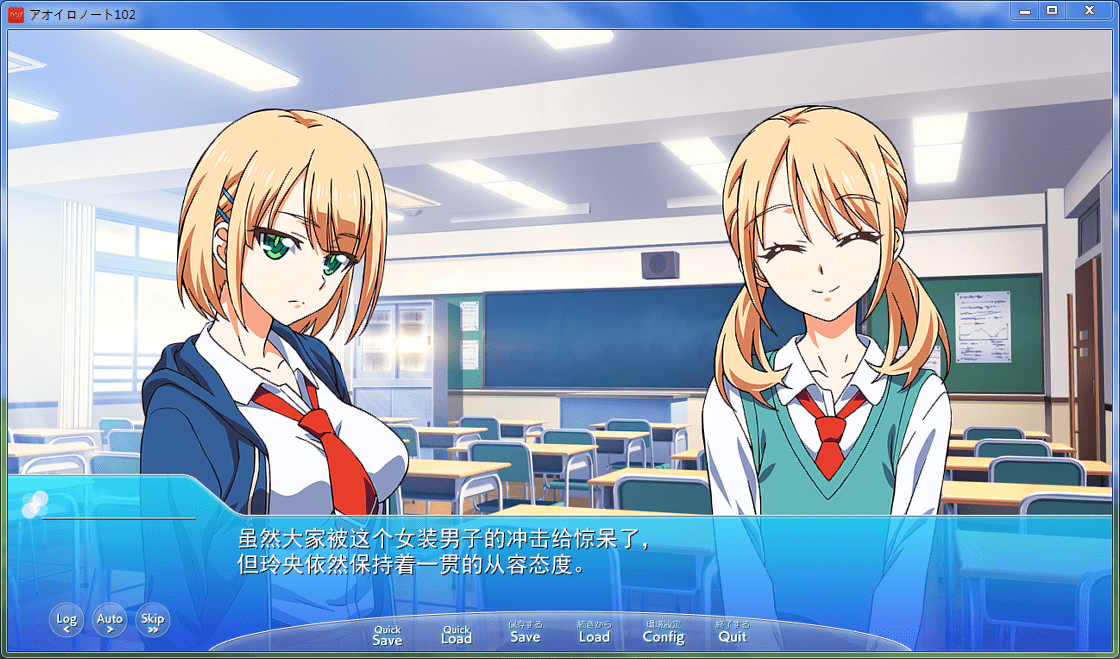Activate the Skip button
This screenshot has height=659, width=1120.
coord(153,621)
